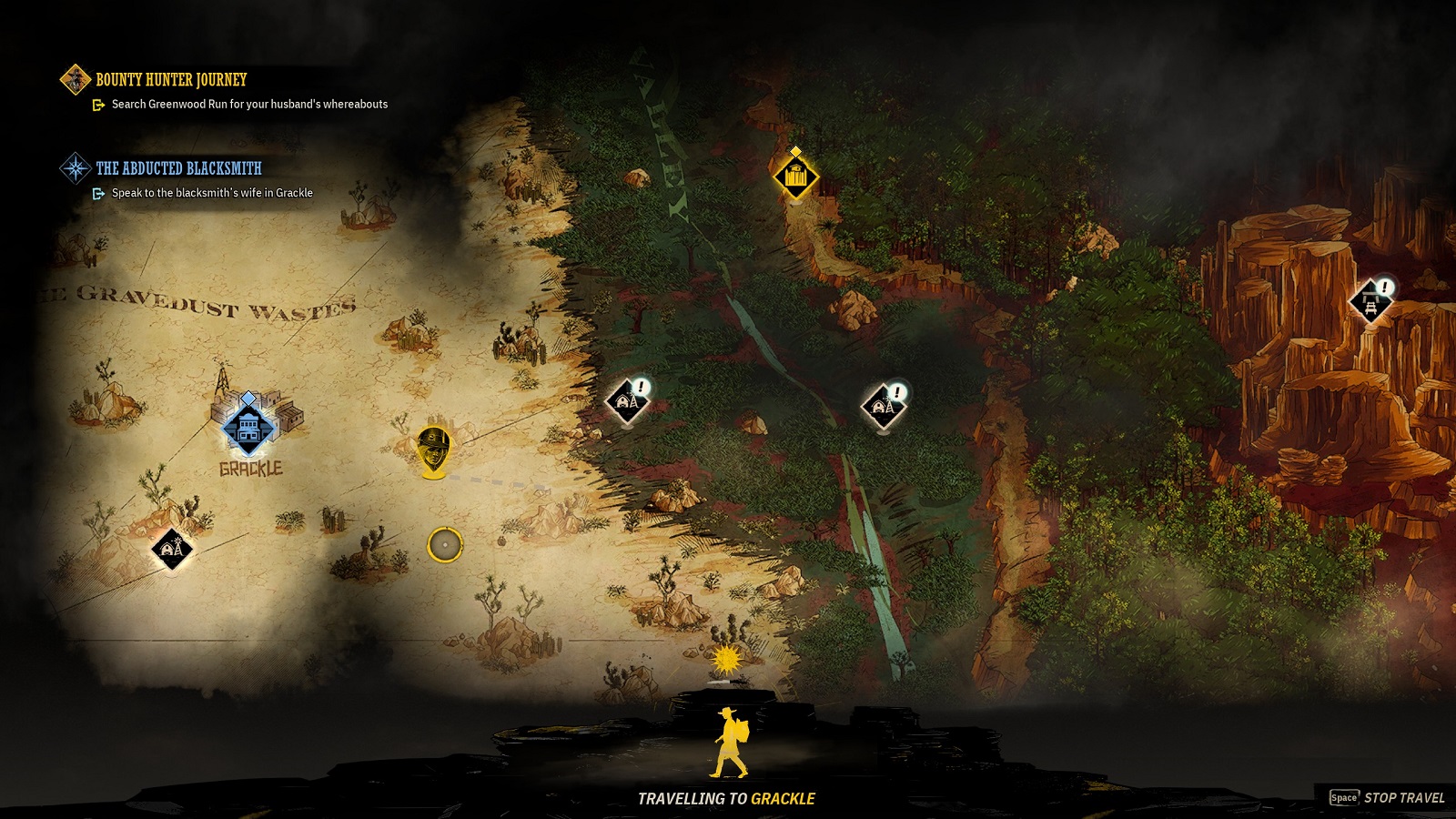Click the Search Greenwood Run objective text
Image resolution: width=1456 pixels, height=819 pixels.
click(251, 106)
